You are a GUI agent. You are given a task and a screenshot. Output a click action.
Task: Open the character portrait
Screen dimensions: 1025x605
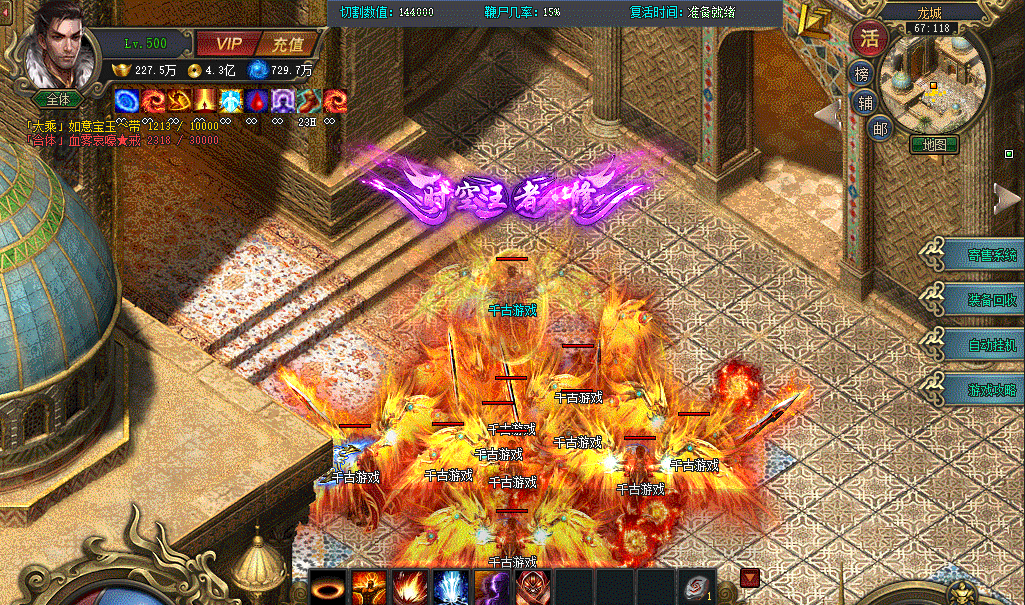tap(58, 47)
